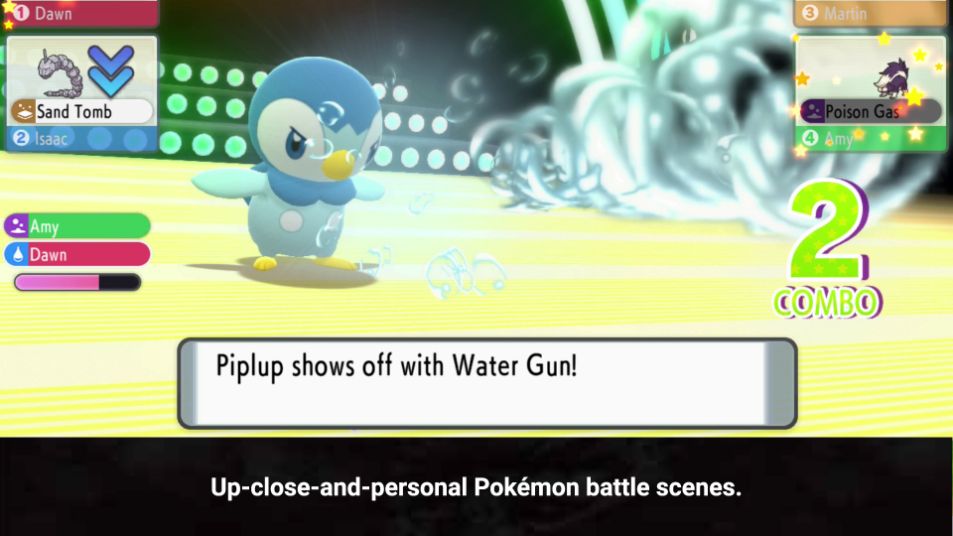Select the Onix Sand Tomb contestant panel

81,80
